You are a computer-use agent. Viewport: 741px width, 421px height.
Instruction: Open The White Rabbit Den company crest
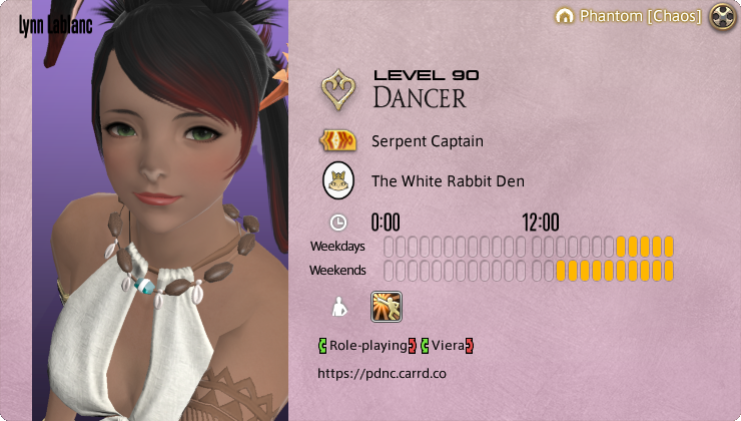click(339, 181)
